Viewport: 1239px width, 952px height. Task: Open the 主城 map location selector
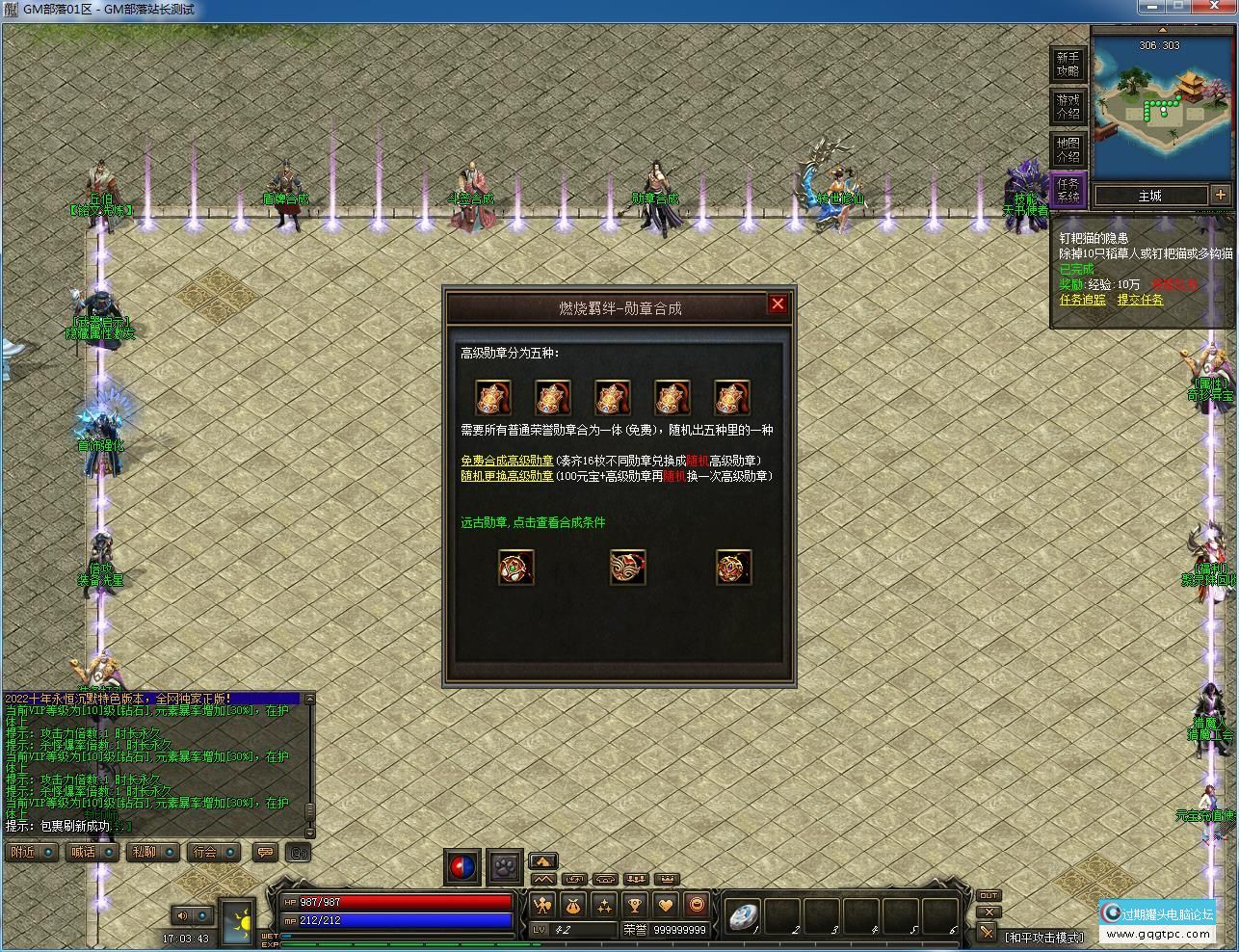click(1152, 196)
